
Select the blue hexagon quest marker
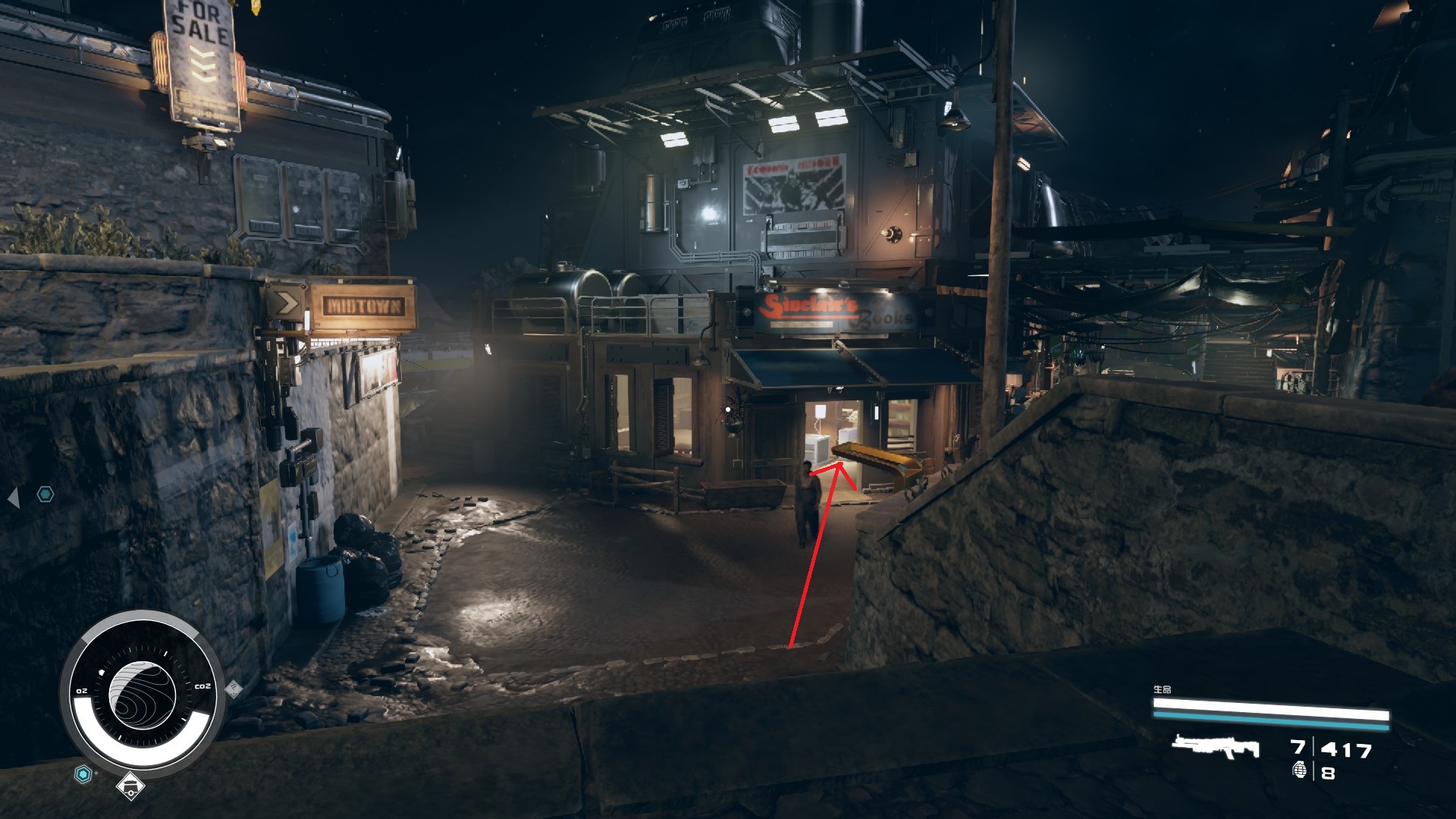(x=46, y=495)
